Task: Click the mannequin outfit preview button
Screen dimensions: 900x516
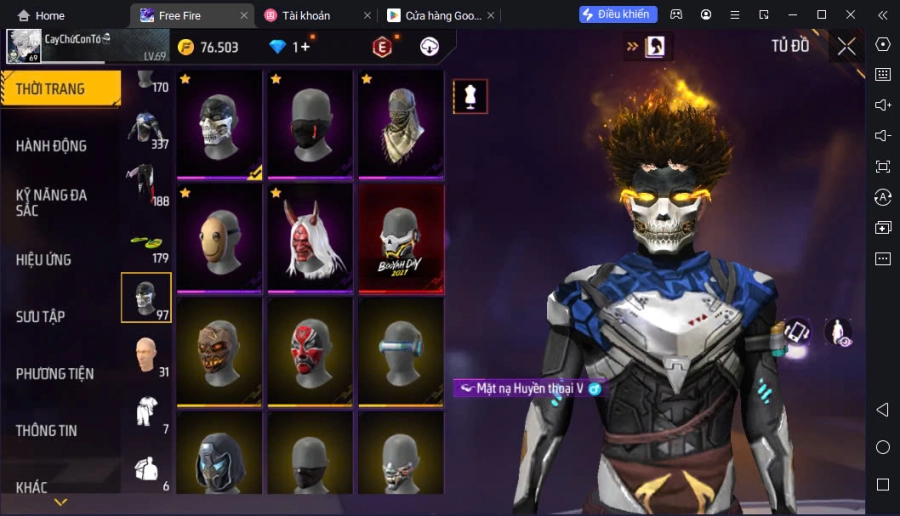Action: pyautogui.click(x=470, y=96)
